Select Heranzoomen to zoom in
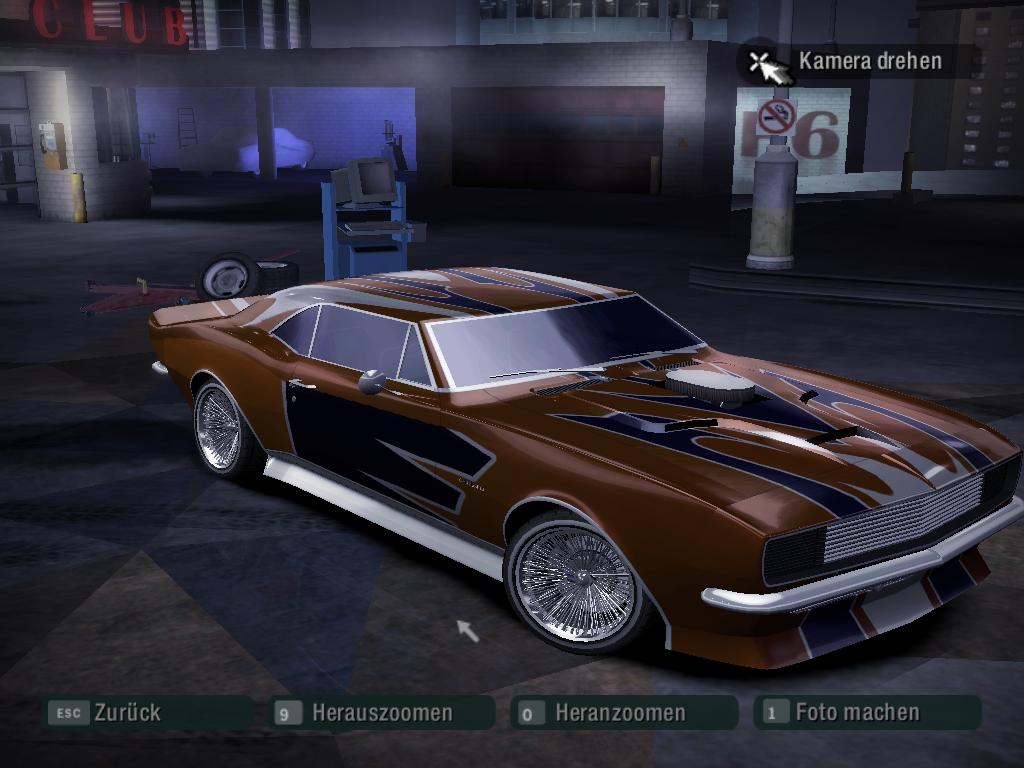The height and width of the screenshot is (768, 1024). click(x=620, y=713)
